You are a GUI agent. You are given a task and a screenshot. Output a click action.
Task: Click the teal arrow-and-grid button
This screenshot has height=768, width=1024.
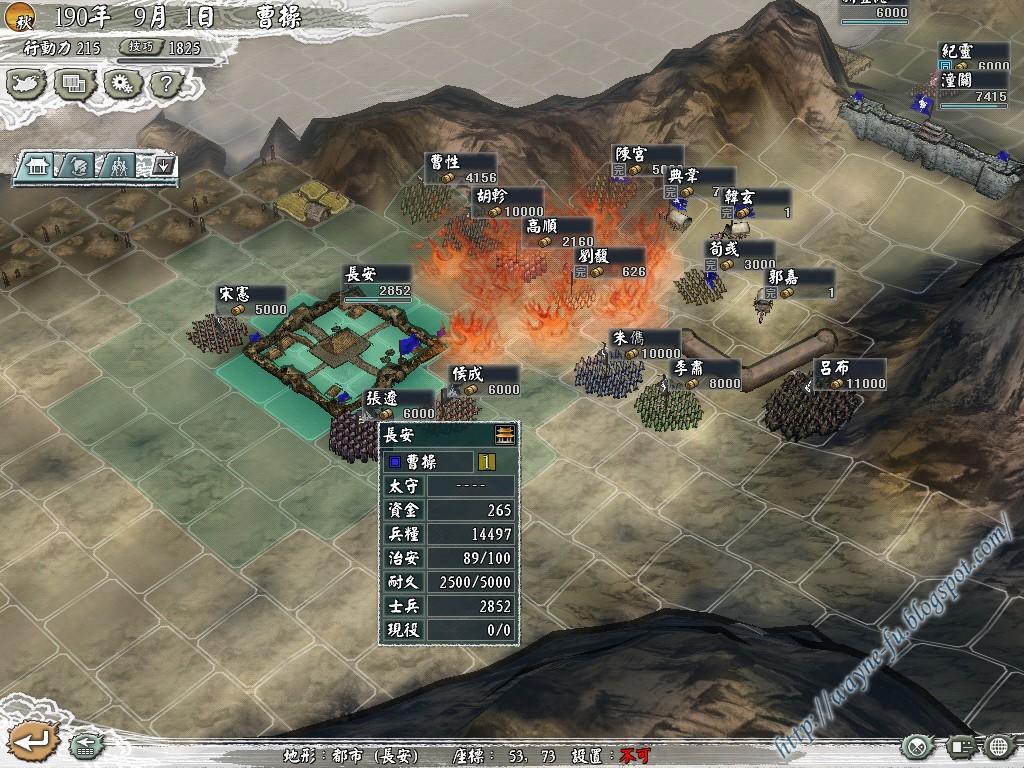tap(87, 745)
